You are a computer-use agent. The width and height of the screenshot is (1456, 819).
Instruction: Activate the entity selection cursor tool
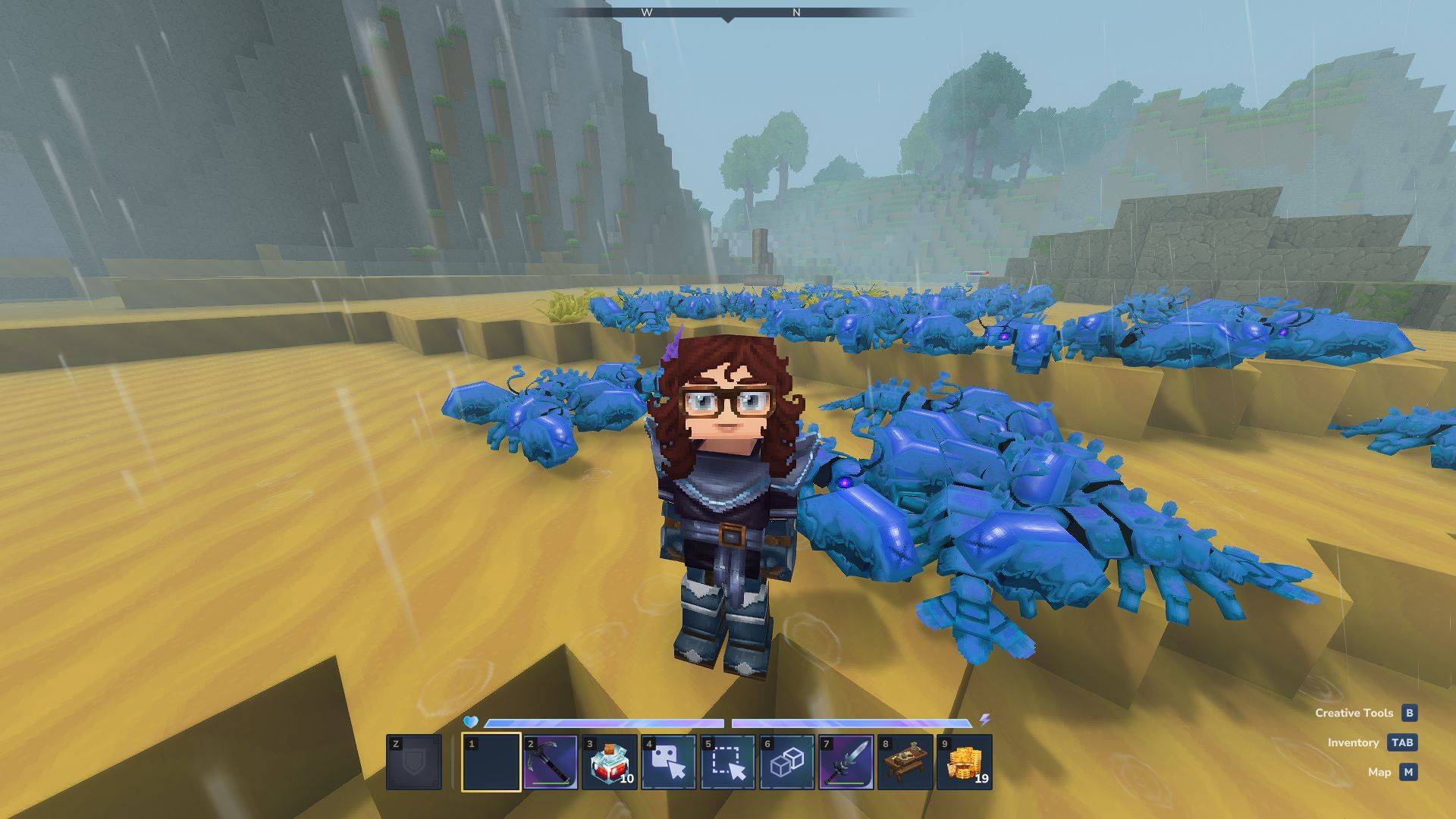669,762
